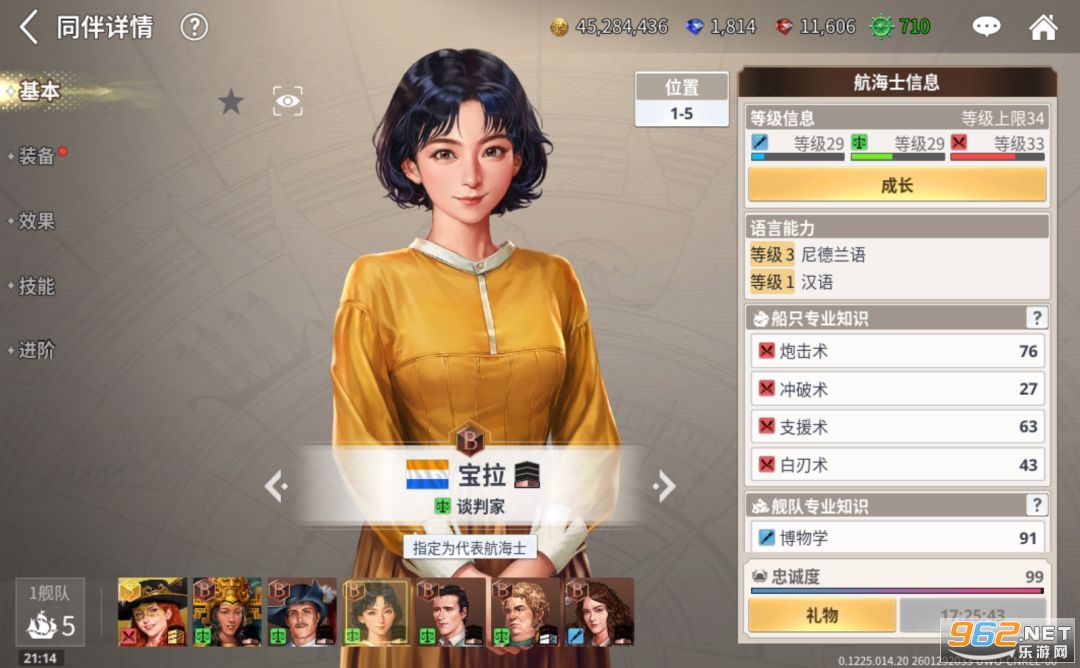This screenshot has height=668, width=1080.
Task: Open help for 船只专业知识
Action: pos(1036,318)
